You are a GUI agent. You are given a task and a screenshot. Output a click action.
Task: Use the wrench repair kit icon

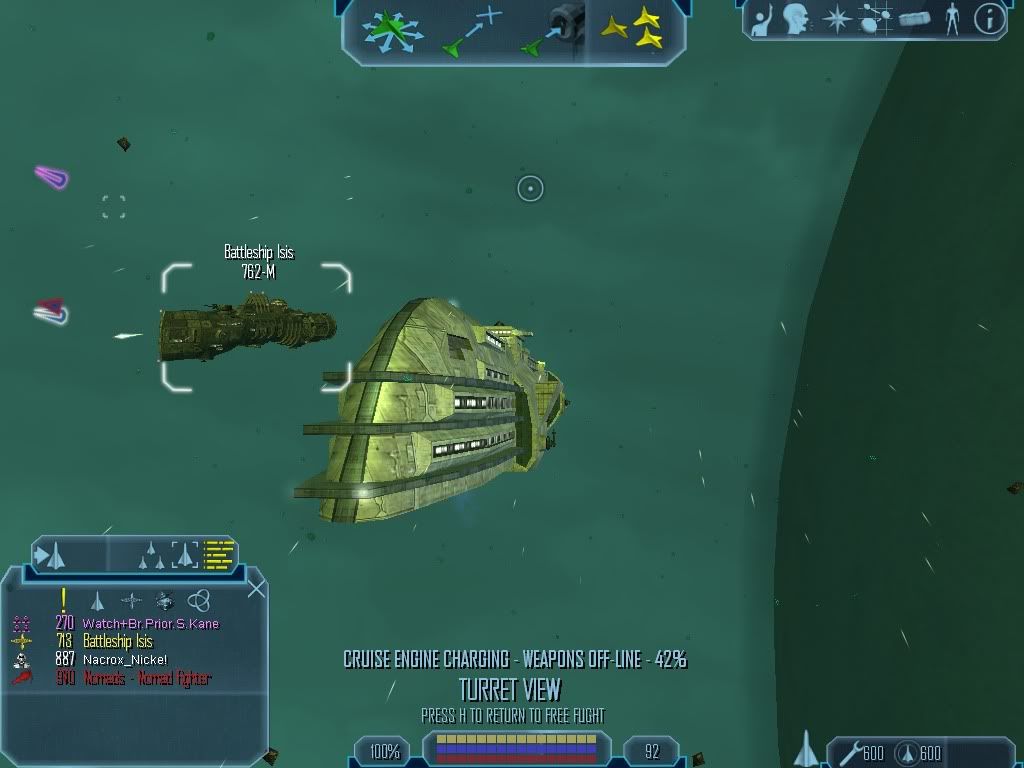click(851, 752)
